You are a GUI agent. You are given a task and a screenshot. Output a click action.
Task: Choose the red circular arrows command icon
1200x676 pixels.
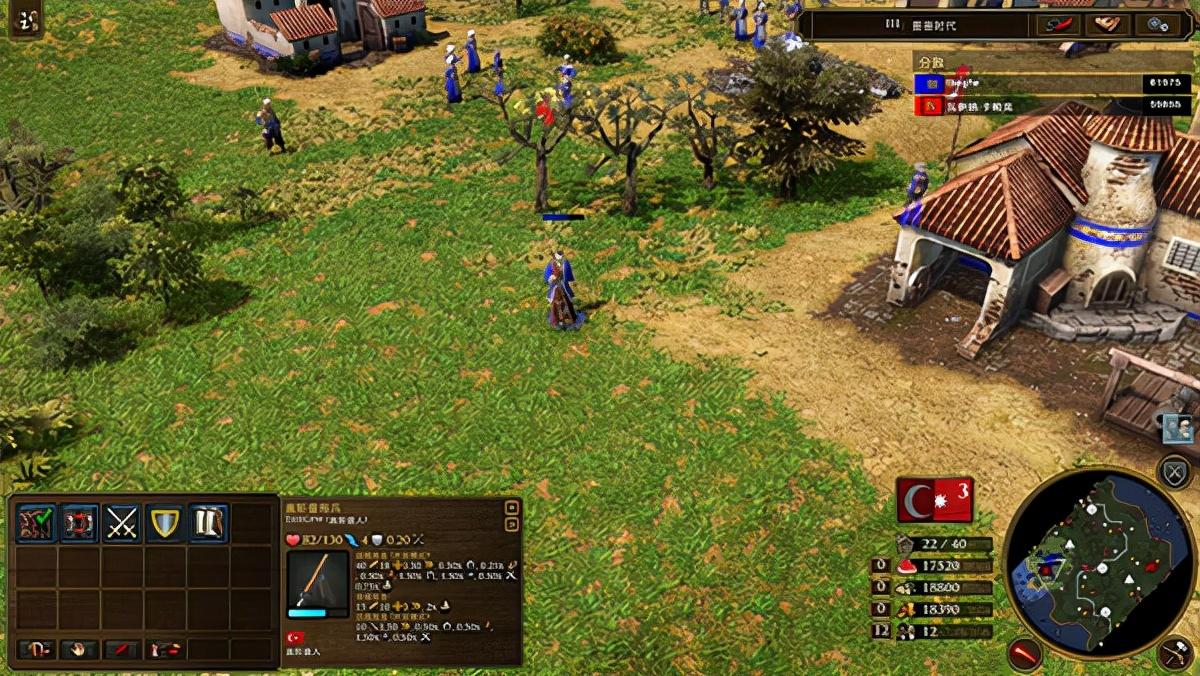79,523
